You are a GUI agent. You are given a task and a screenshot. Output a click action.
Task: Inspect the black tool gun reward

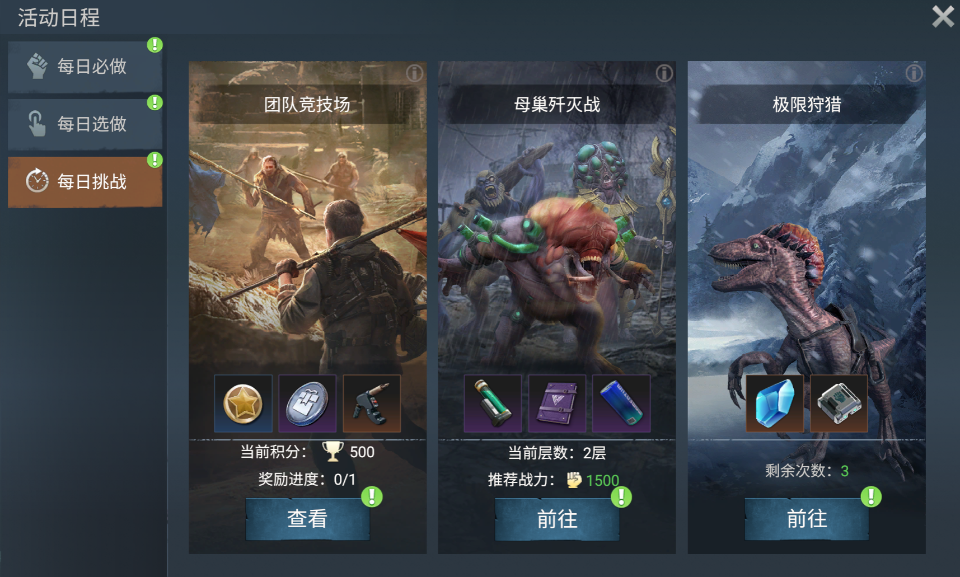(371, 403)
